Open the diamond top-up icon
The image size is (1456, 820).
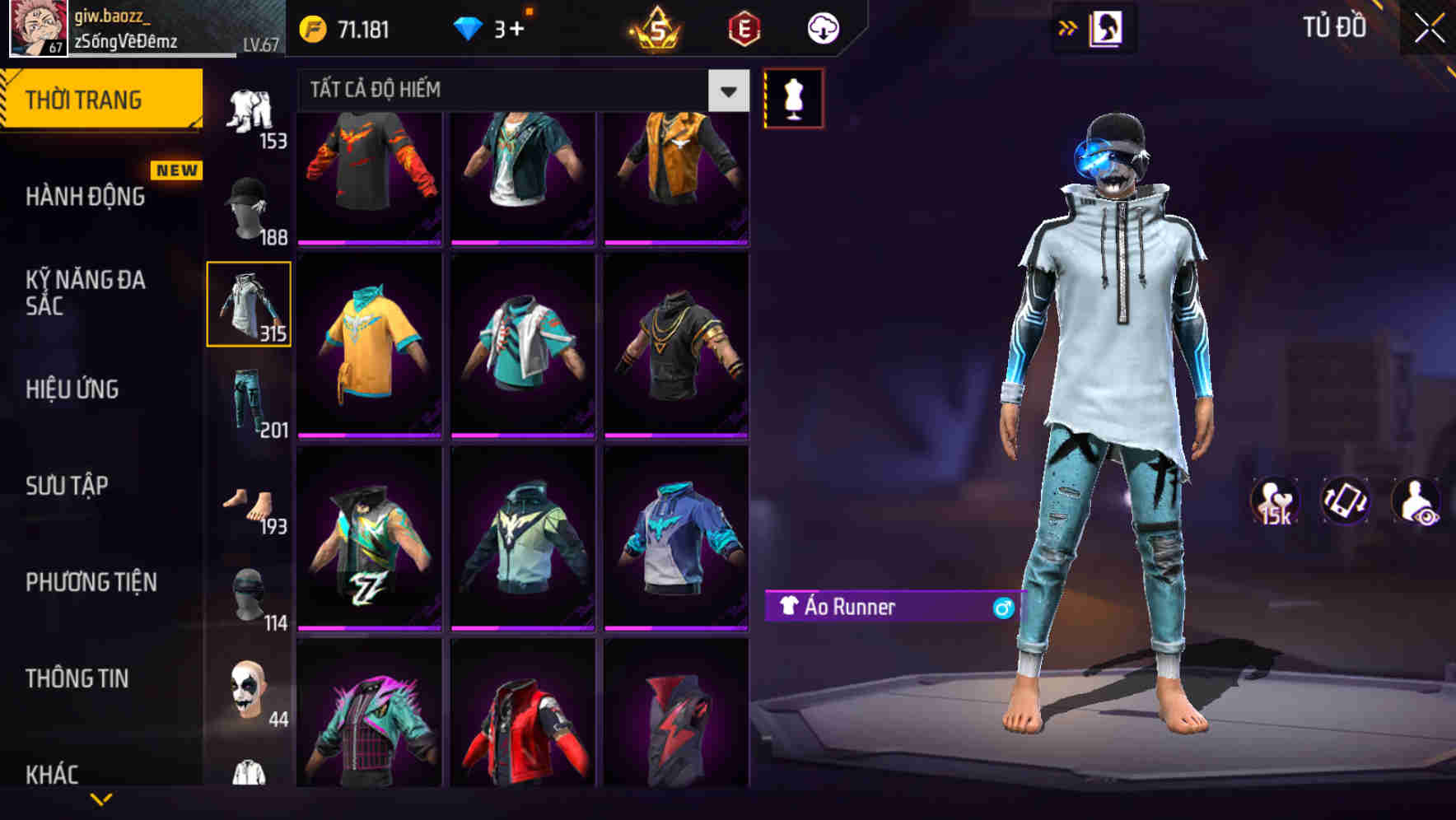[468, 27]
